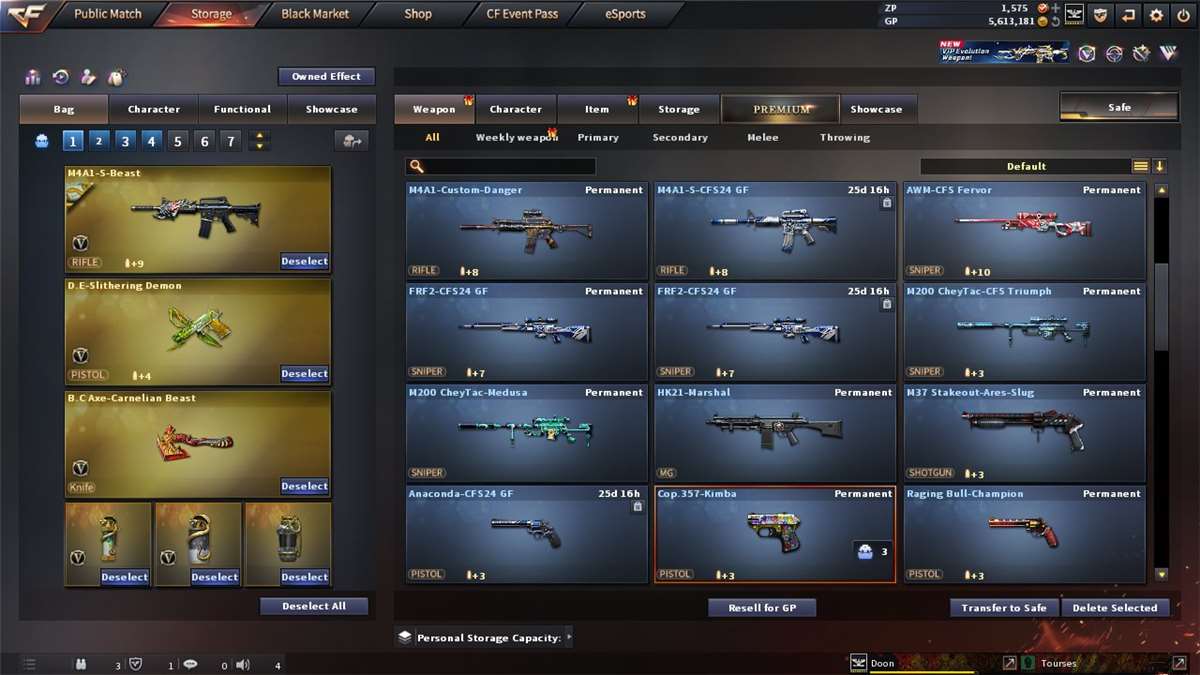Deselect the M4A1-S-Beast rifle
This screenshot has width=1200, height=675.
[x=304, y=262]
